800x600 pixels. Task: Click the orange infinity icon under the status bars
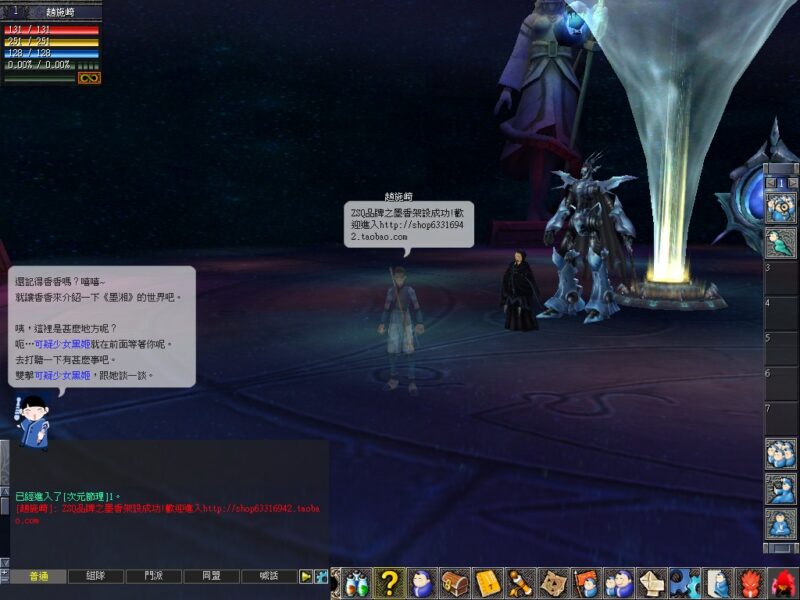point(89,78)
